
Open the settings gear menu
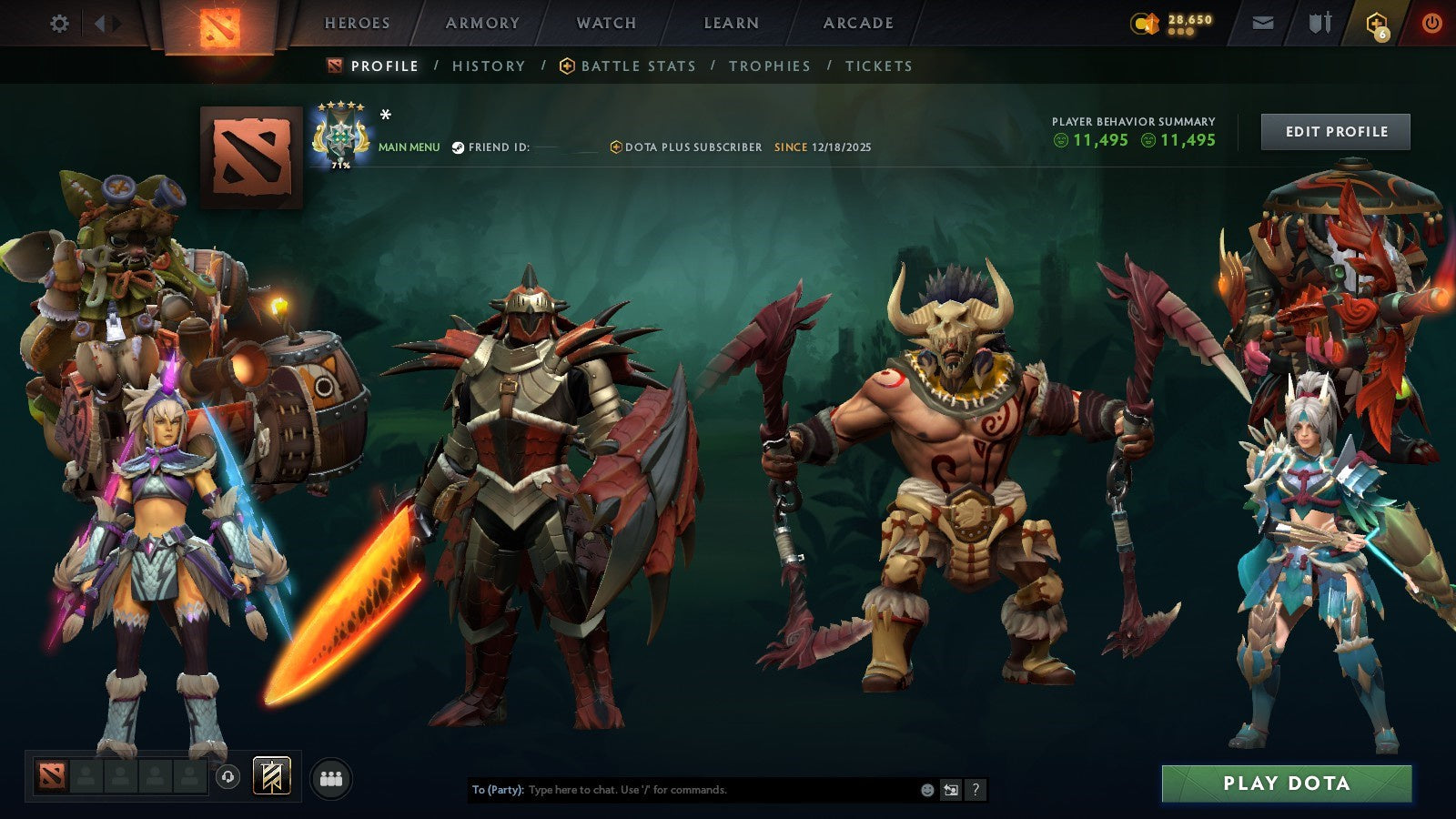[59, 23]
